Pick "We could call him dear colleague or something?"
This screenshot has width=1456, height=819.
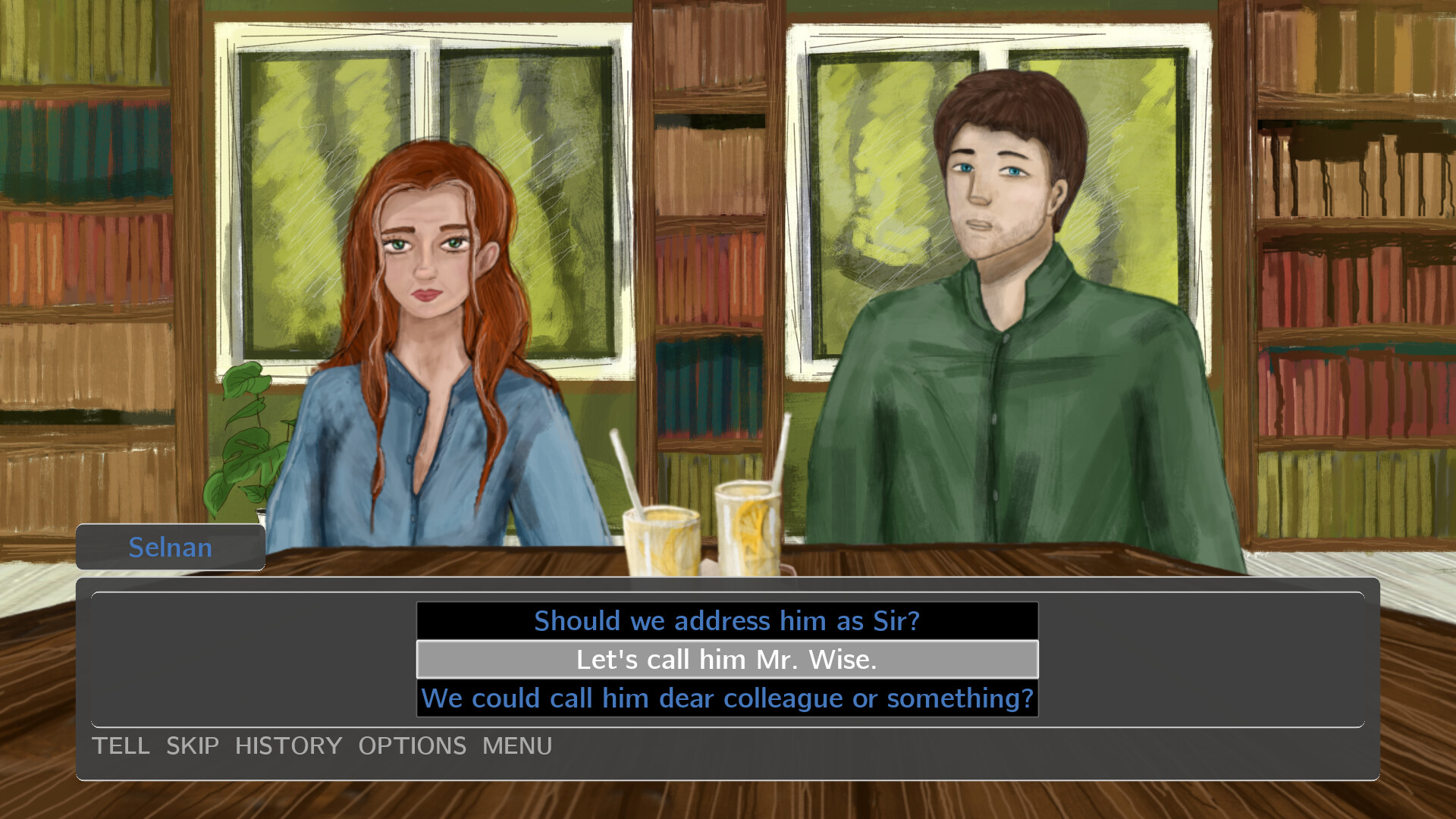tap(726, 698)
